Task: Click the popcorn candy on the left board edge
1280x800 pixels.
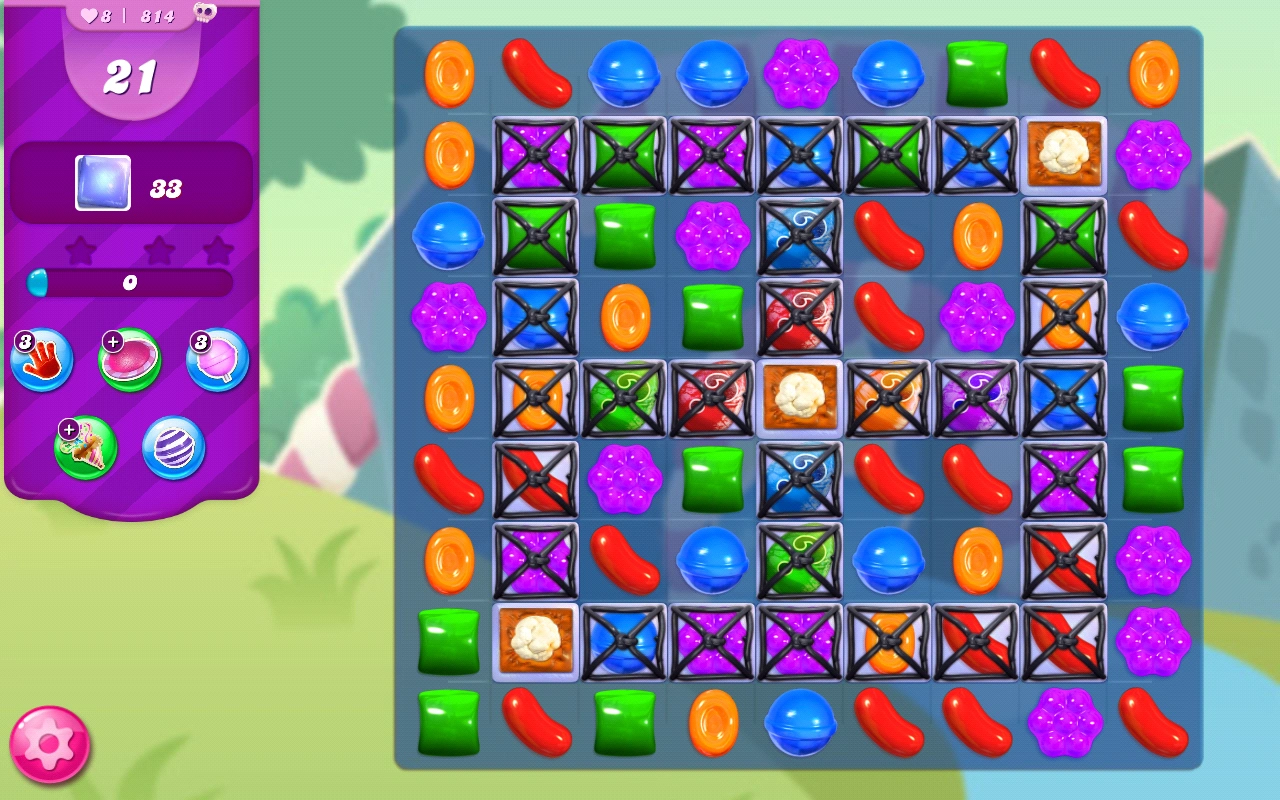Action: point(535,642)
